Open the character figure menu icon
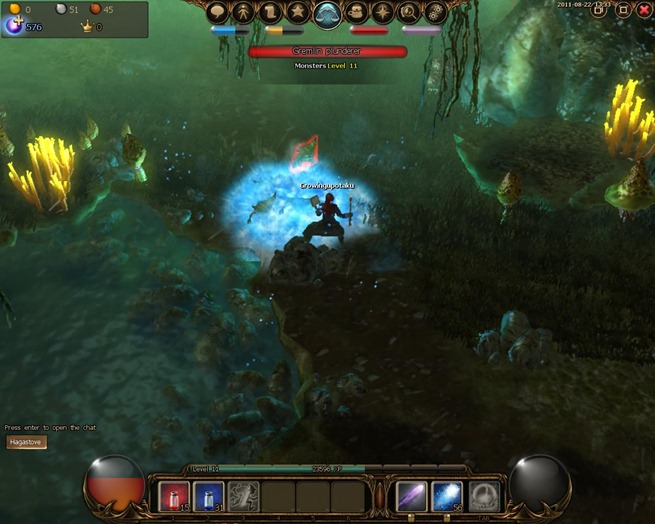Screen dimensions: 655x524 (x=245, y=13)
